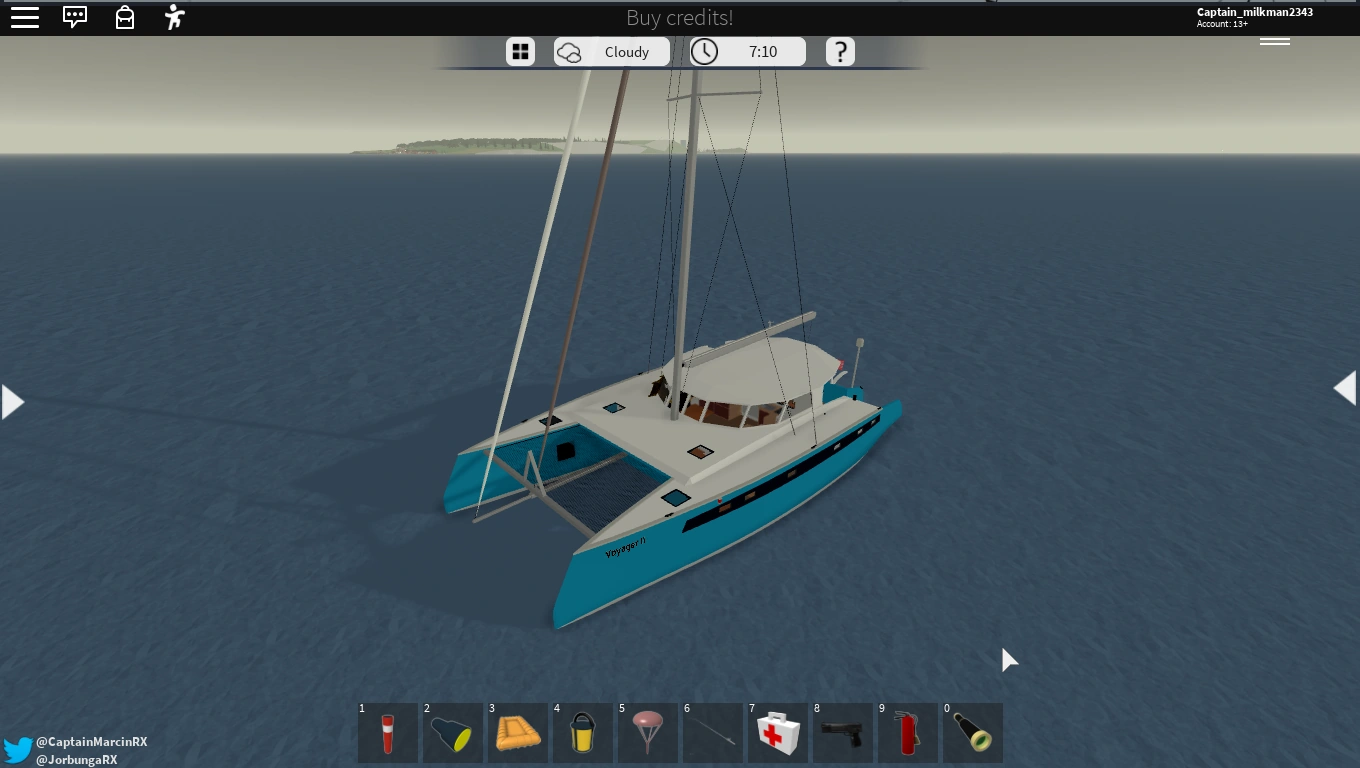The image size is (1360, 768).
Task: Check the Cloudy weather indicator
Action: pyautogui.click(x=612, y=51)
